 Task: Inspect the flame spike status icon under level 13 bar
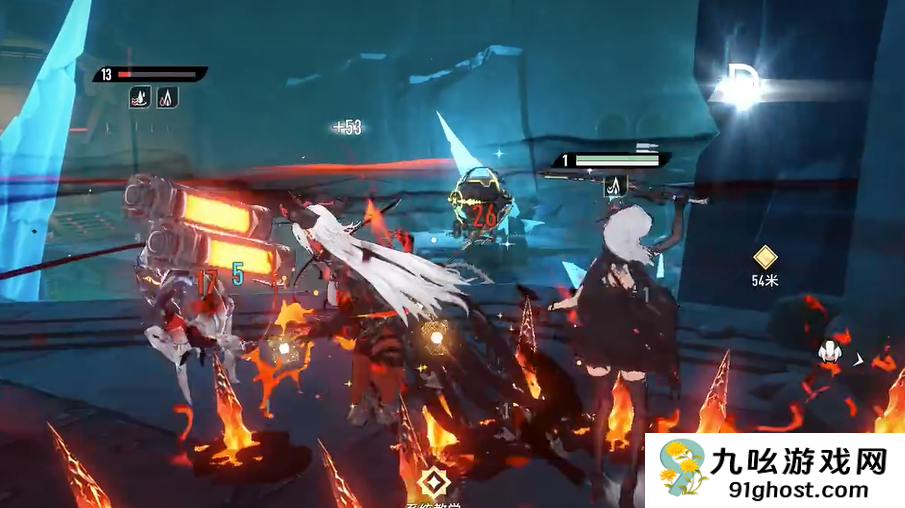pyautogui.click(x=167, y=97)
